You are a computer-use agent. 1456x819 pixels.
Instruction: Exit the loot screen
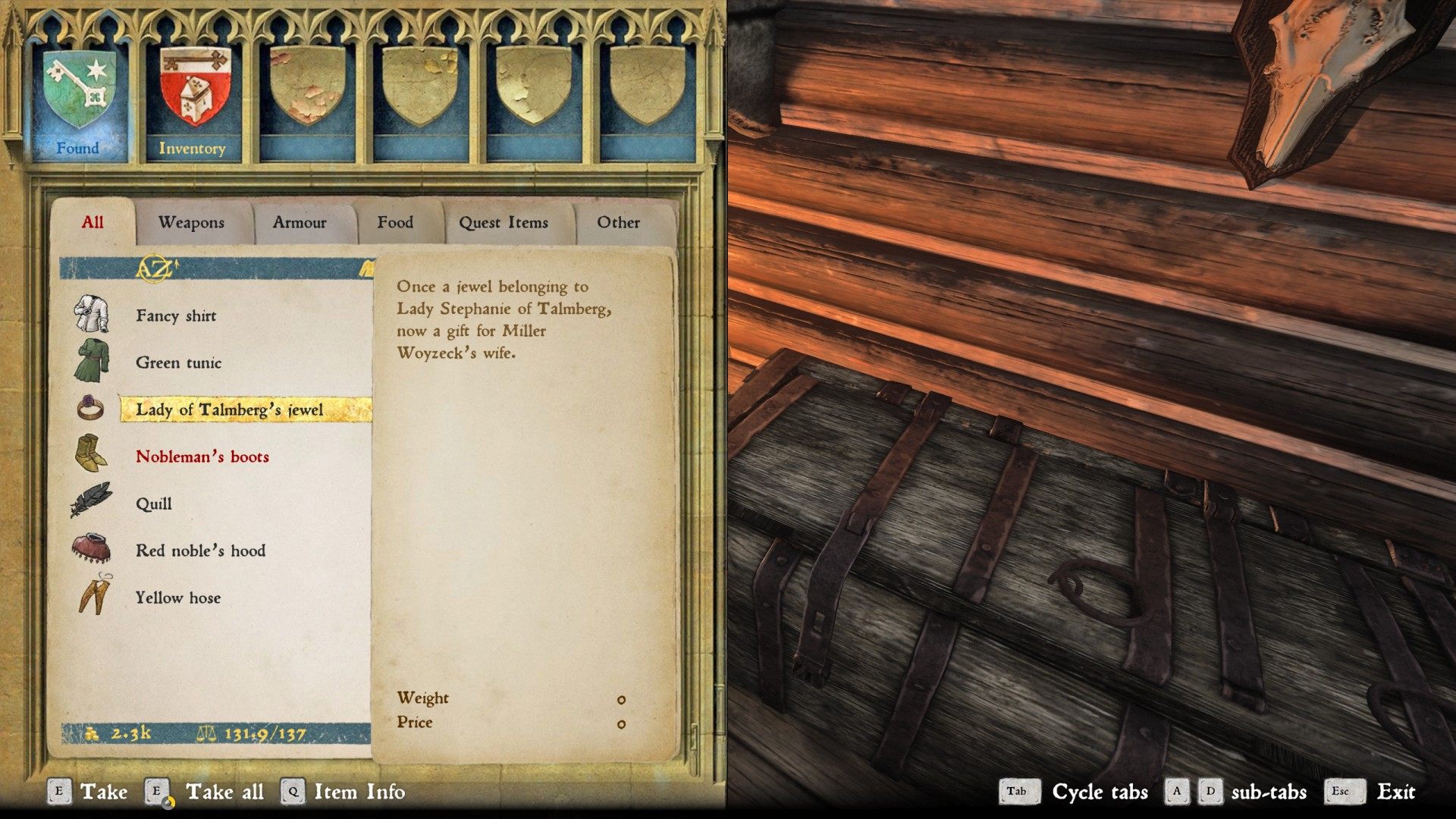pos(1395,792)
